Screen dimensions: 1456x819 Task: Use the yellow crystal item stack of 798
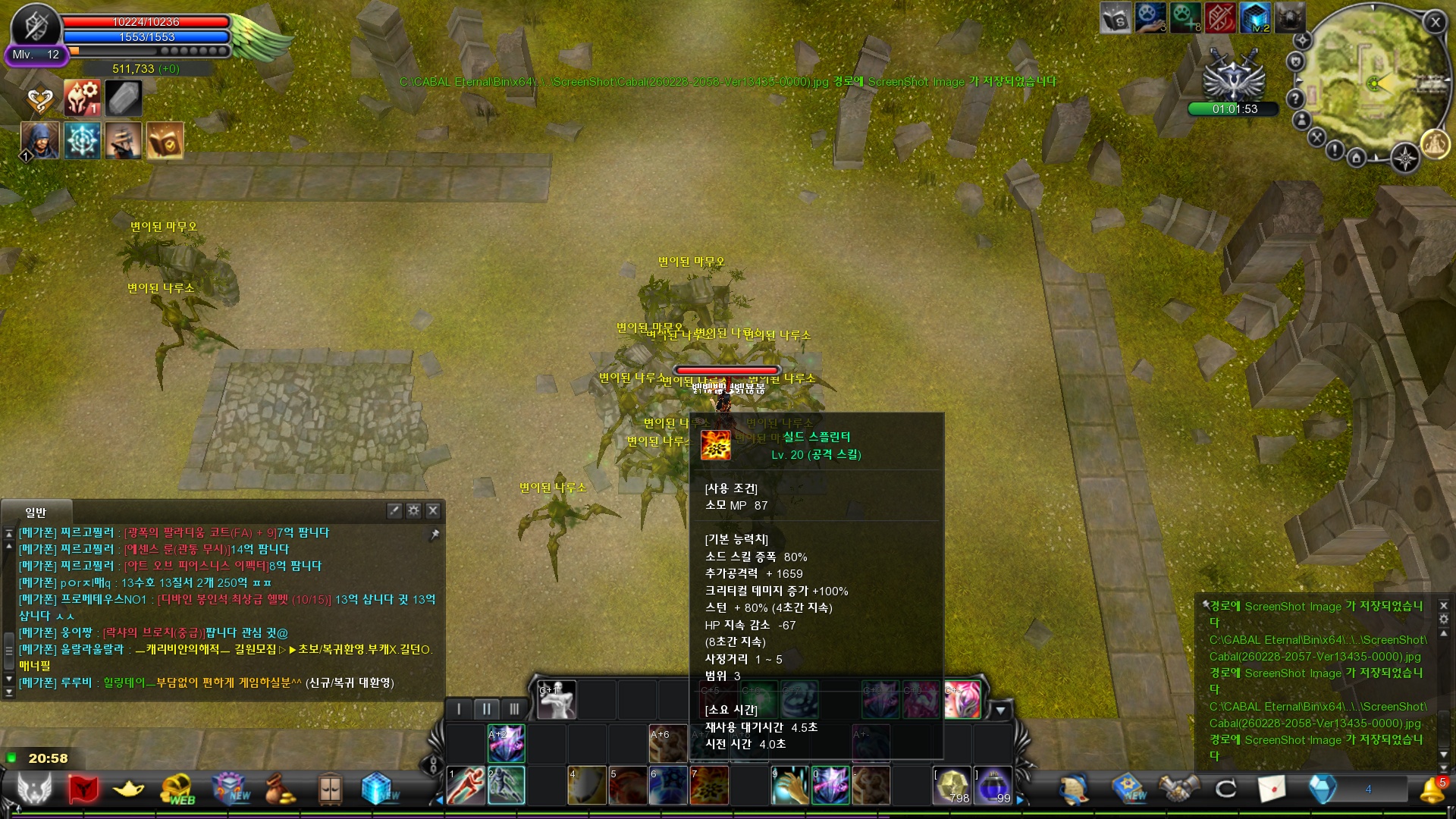[x=952, y=785]
